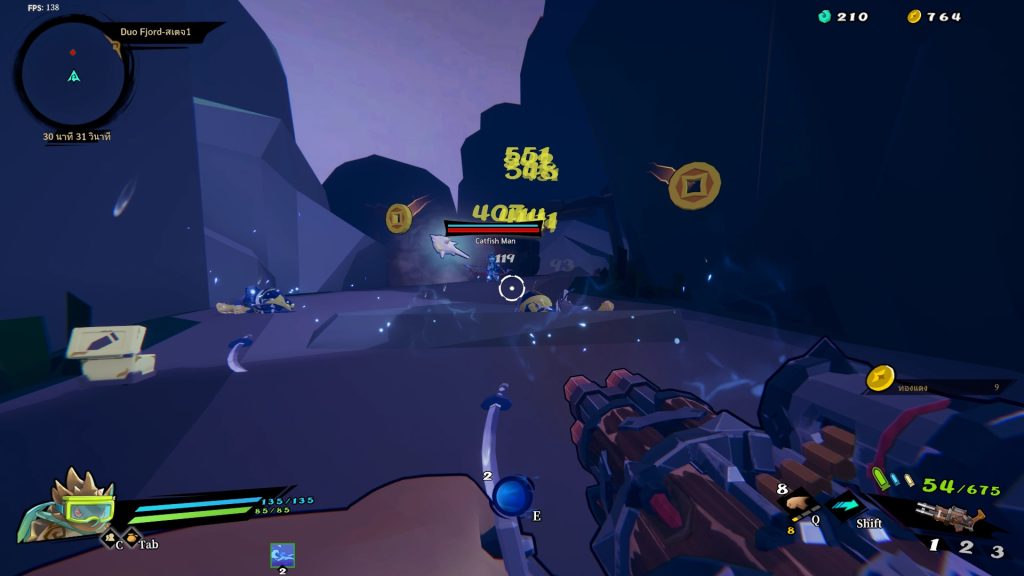Inspect the blue wave buff icon
The image size is (1024, 576).
[x=282, y=555]
